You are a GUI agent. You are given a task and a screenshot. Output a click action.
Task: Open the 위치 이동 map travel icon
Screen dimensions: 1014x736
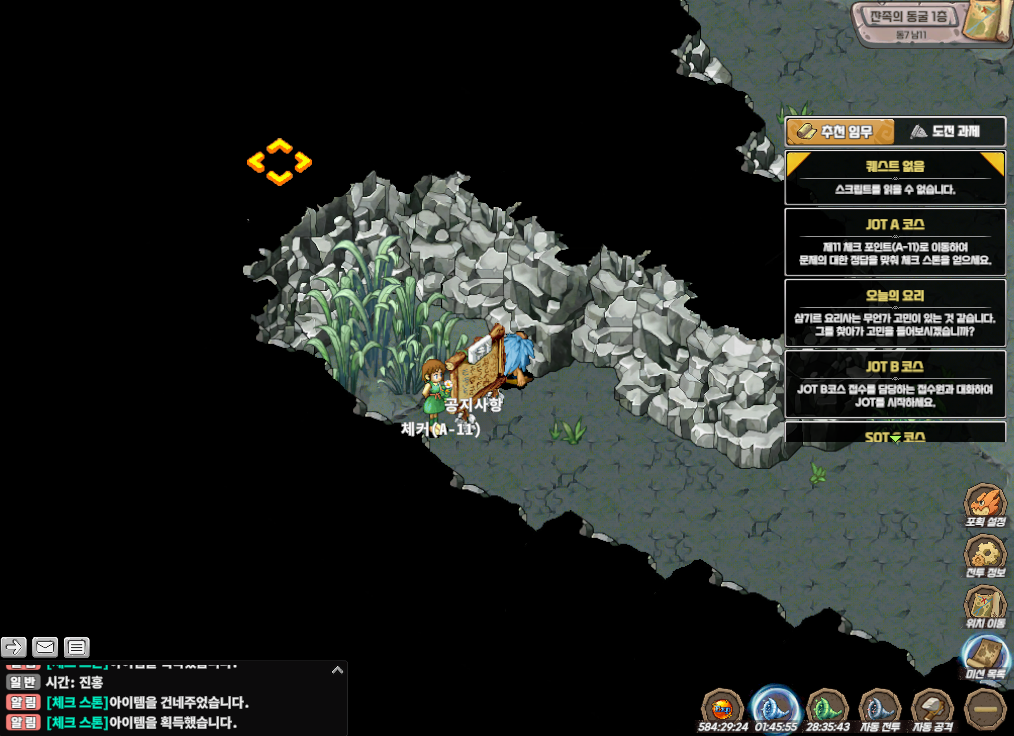coord(985,607)
